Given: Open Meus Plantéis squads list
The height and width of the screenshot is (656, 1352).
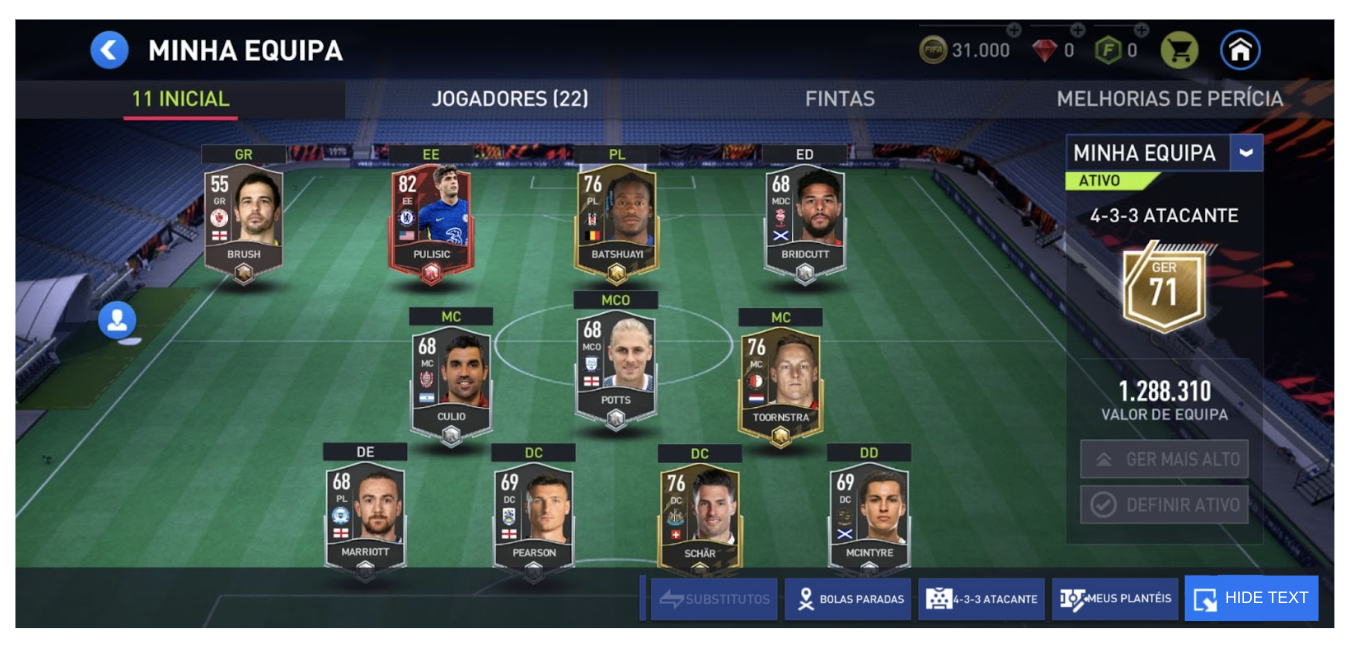Looking at the screenshot, I should click(x=1115, y=599).
